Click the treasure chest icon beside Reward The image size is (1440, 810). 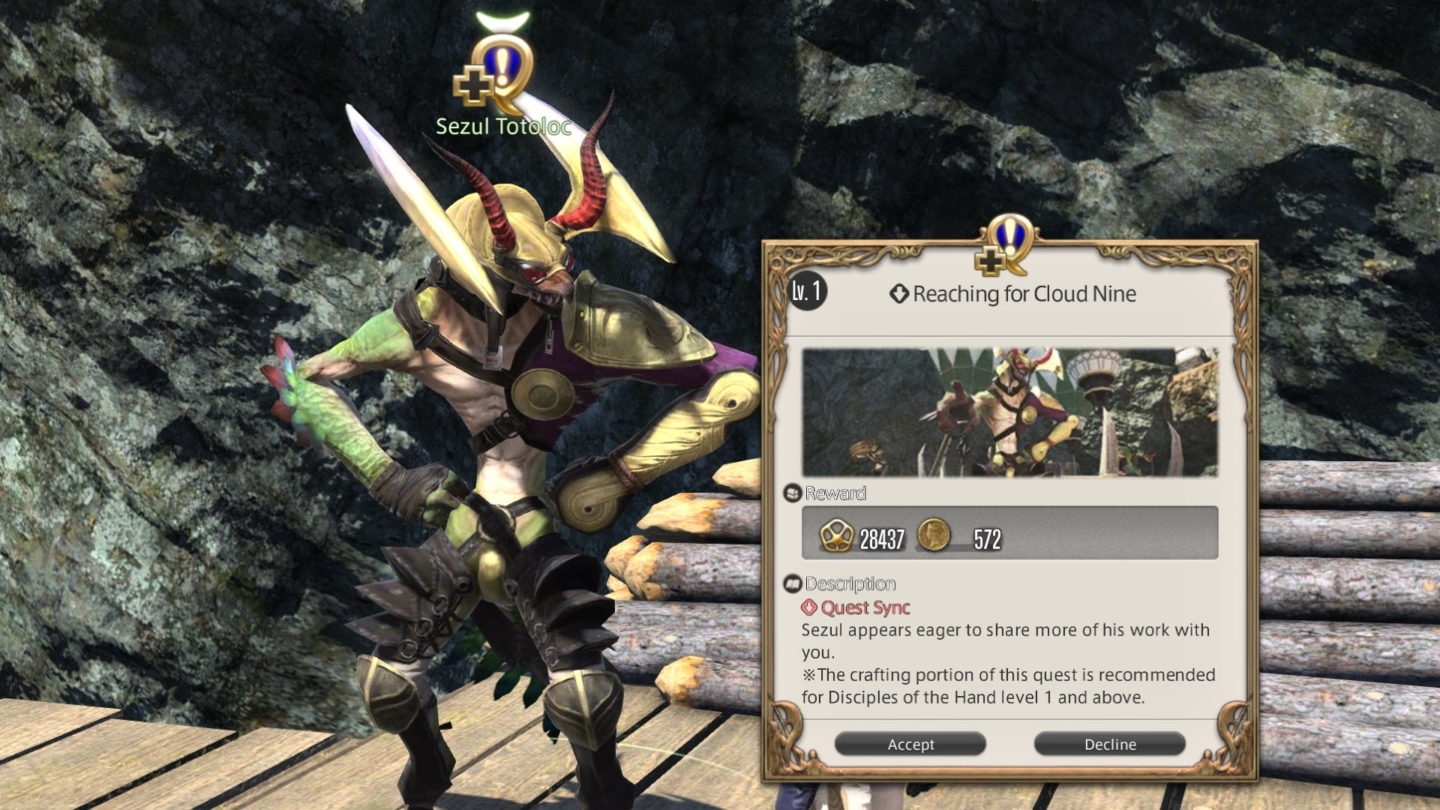tap(793, 491)
